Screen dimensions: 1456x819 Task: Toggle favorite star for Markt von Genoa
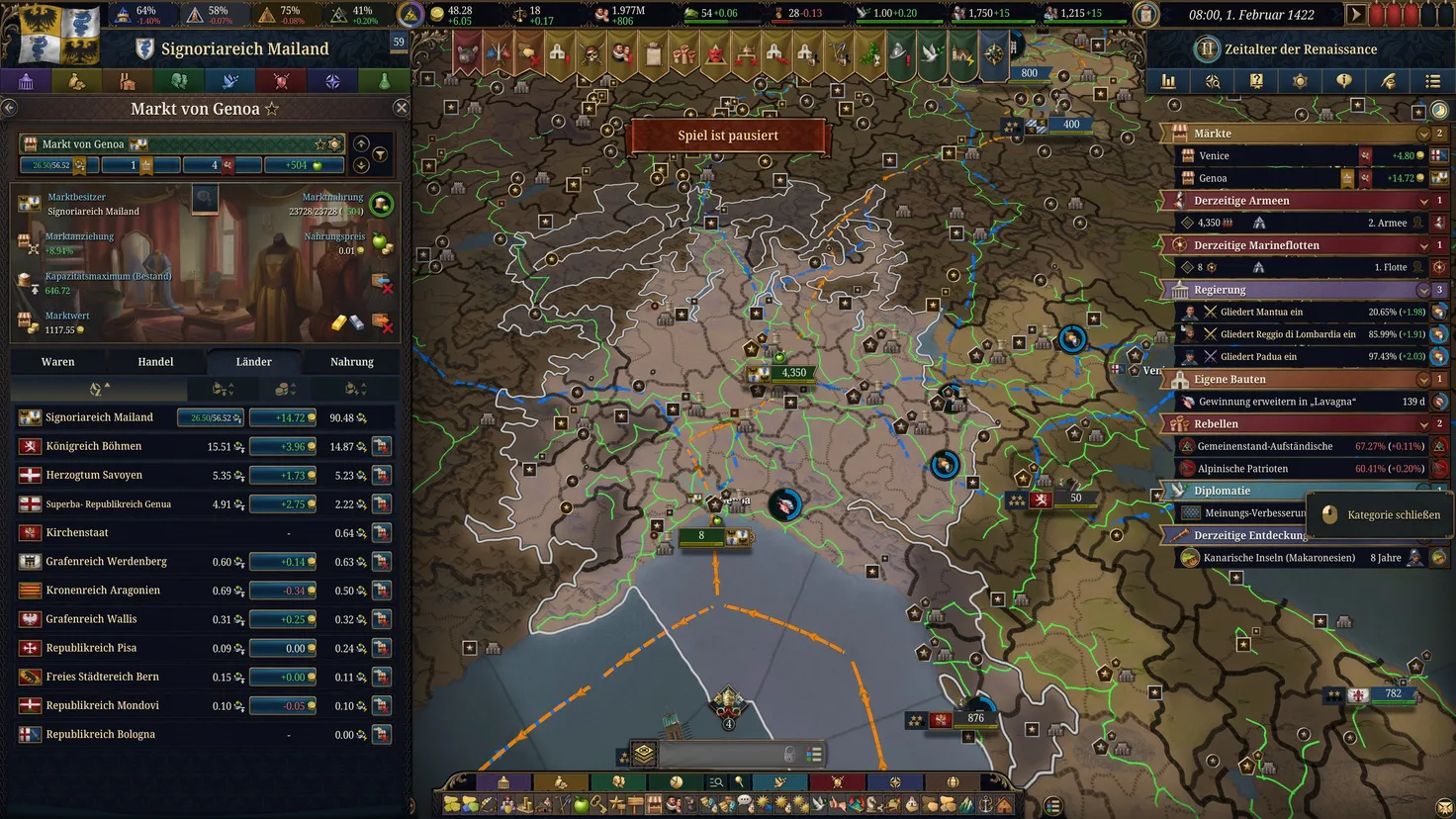tap(272, 109)
